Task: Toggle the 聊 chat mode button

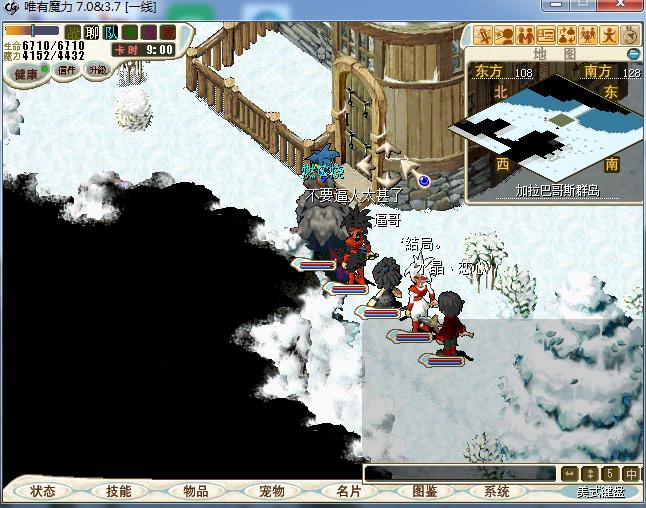Action: tap(92, 33)
